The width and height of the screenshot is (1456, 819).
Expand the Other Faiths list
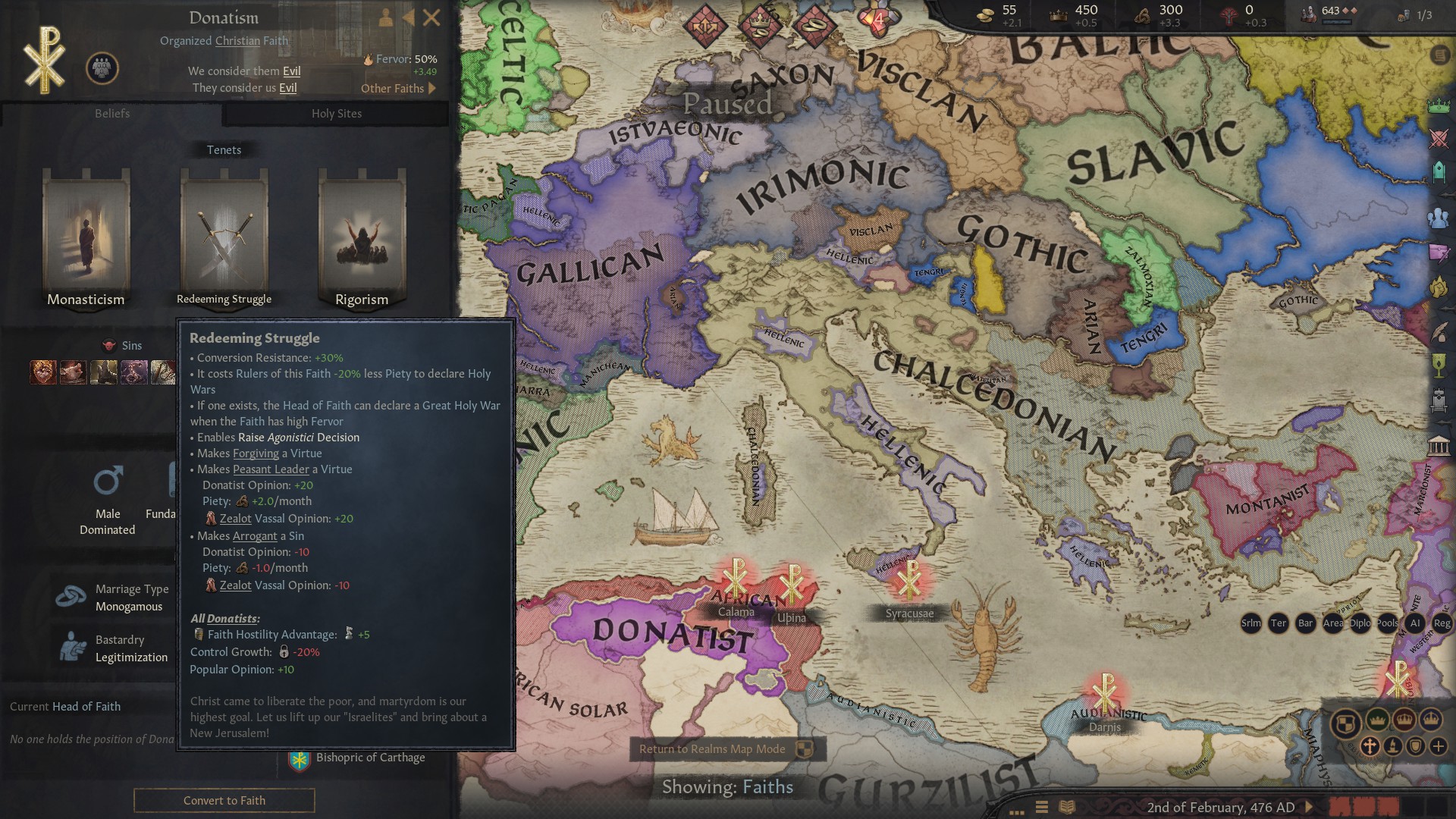point(400,89)
